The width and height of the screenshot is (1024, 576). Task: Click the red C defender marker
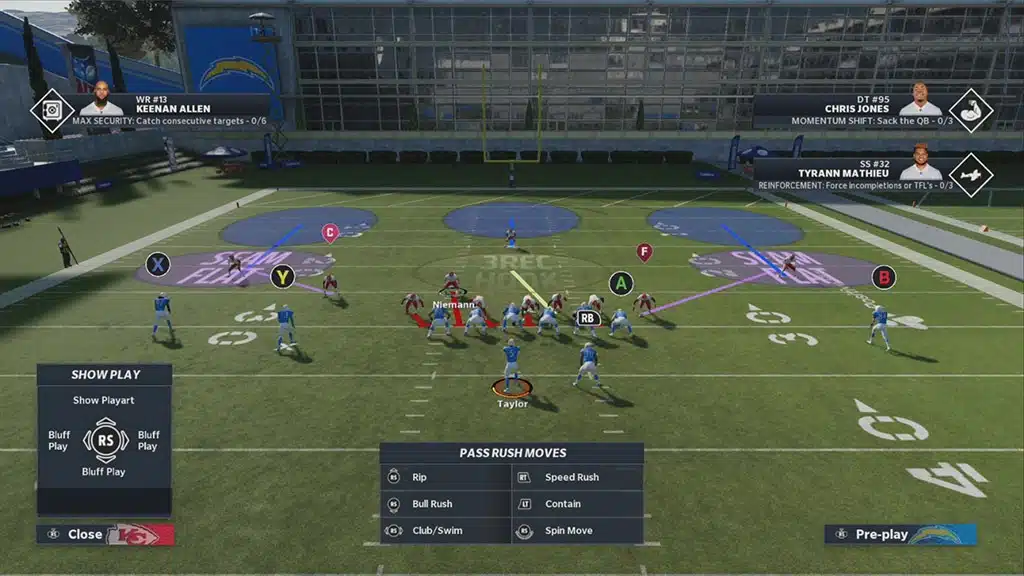click(x=330, y=233)
